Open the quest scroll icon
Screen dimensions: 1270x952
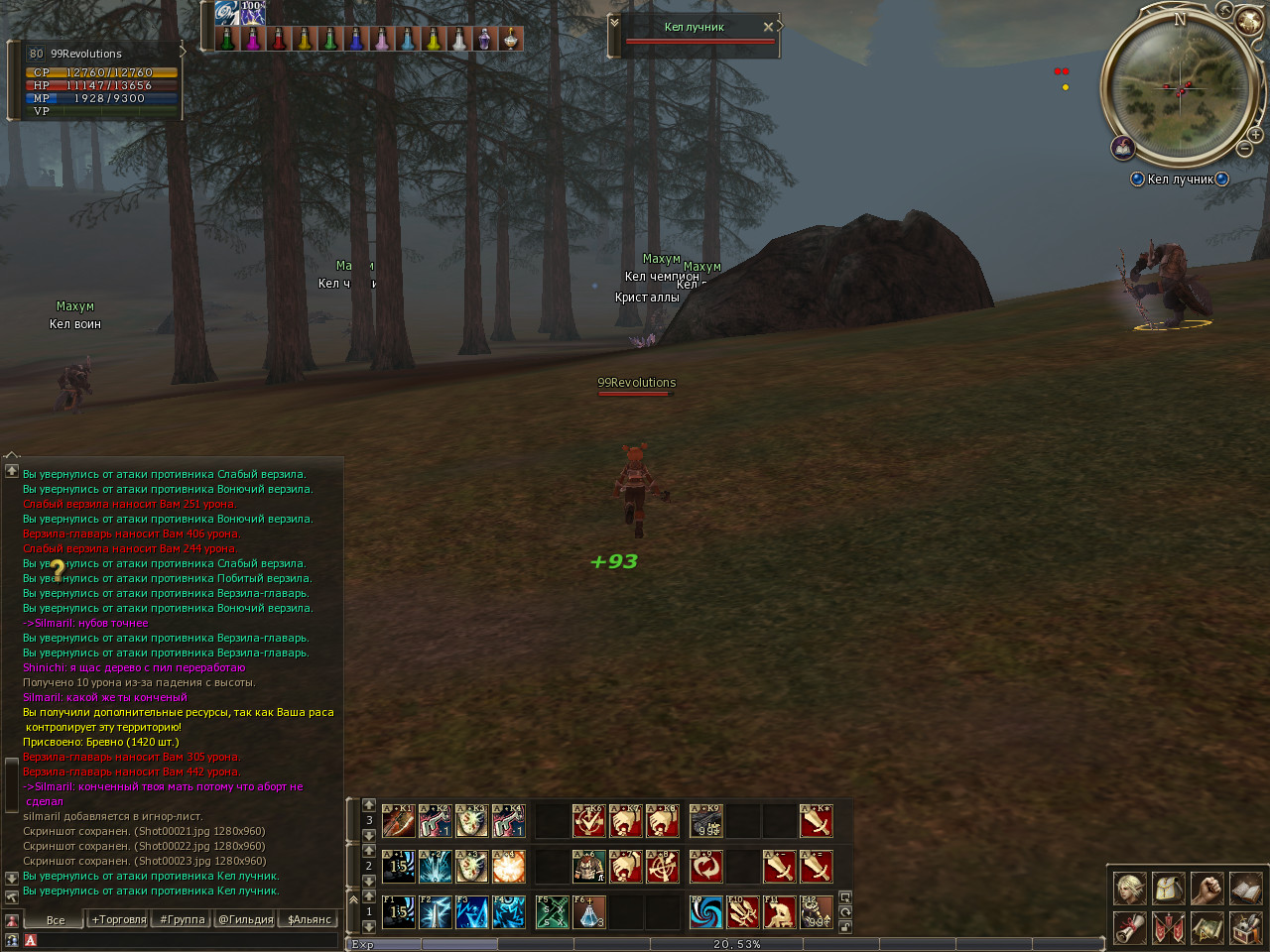1129,928
